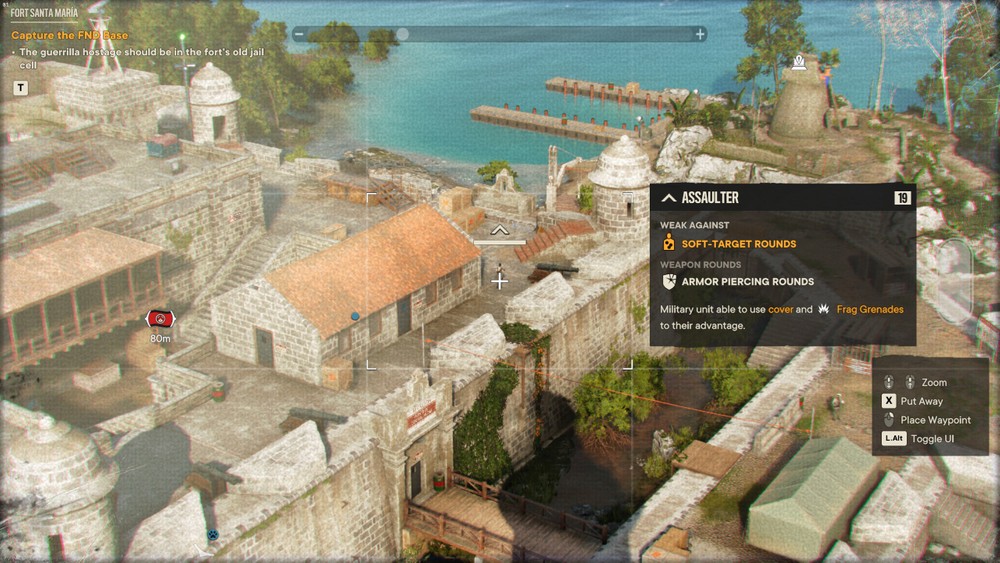Image resolution: width=1000 pixels, height=563 pixels.
Task: Select the Capture the FND Base objective
Action: 70,36
